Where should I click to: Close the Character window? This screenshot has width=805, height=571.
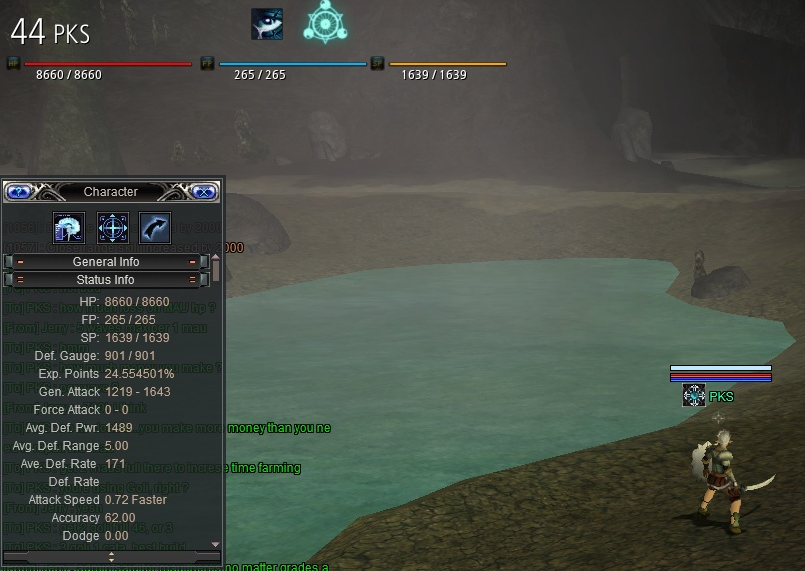pos(204,191)
